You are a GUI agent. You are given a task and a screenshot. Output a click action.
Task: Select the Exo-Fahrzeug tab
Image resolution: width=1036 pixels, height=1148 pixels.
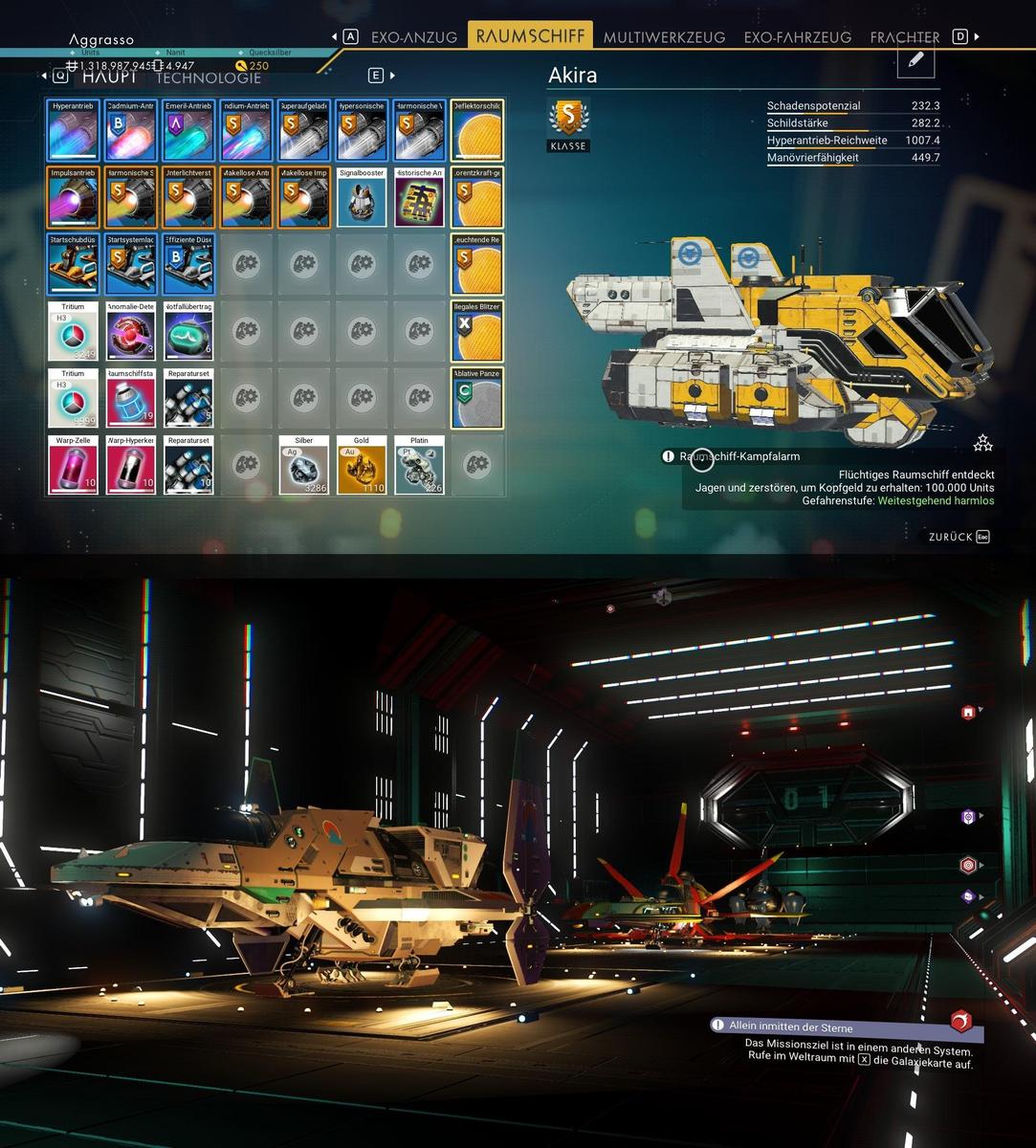[x=797, y=37]
